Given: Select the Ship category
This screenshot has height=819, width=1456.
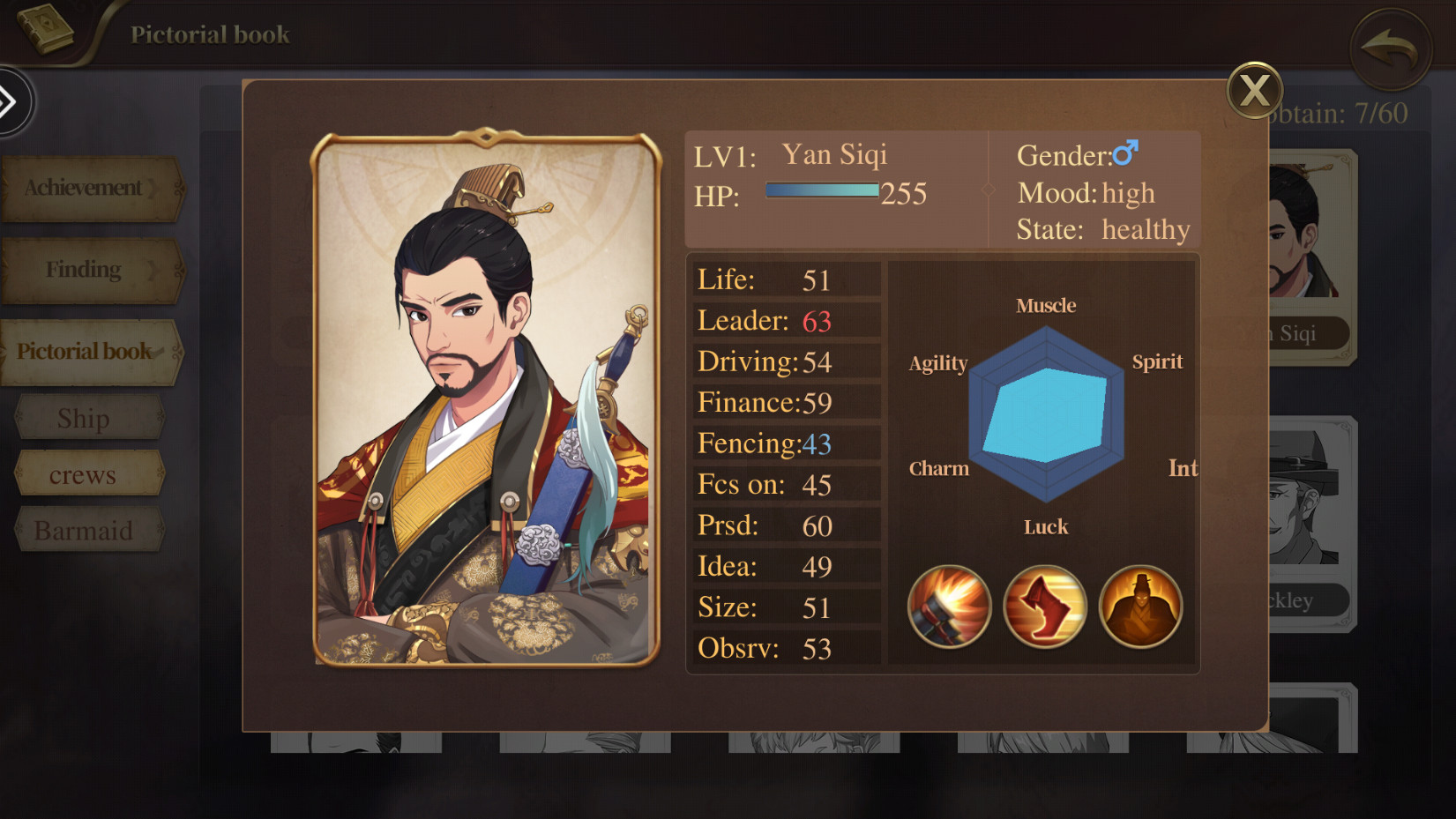Looking at the screenshot, I should pyautogui.click(x=84, y=416).
